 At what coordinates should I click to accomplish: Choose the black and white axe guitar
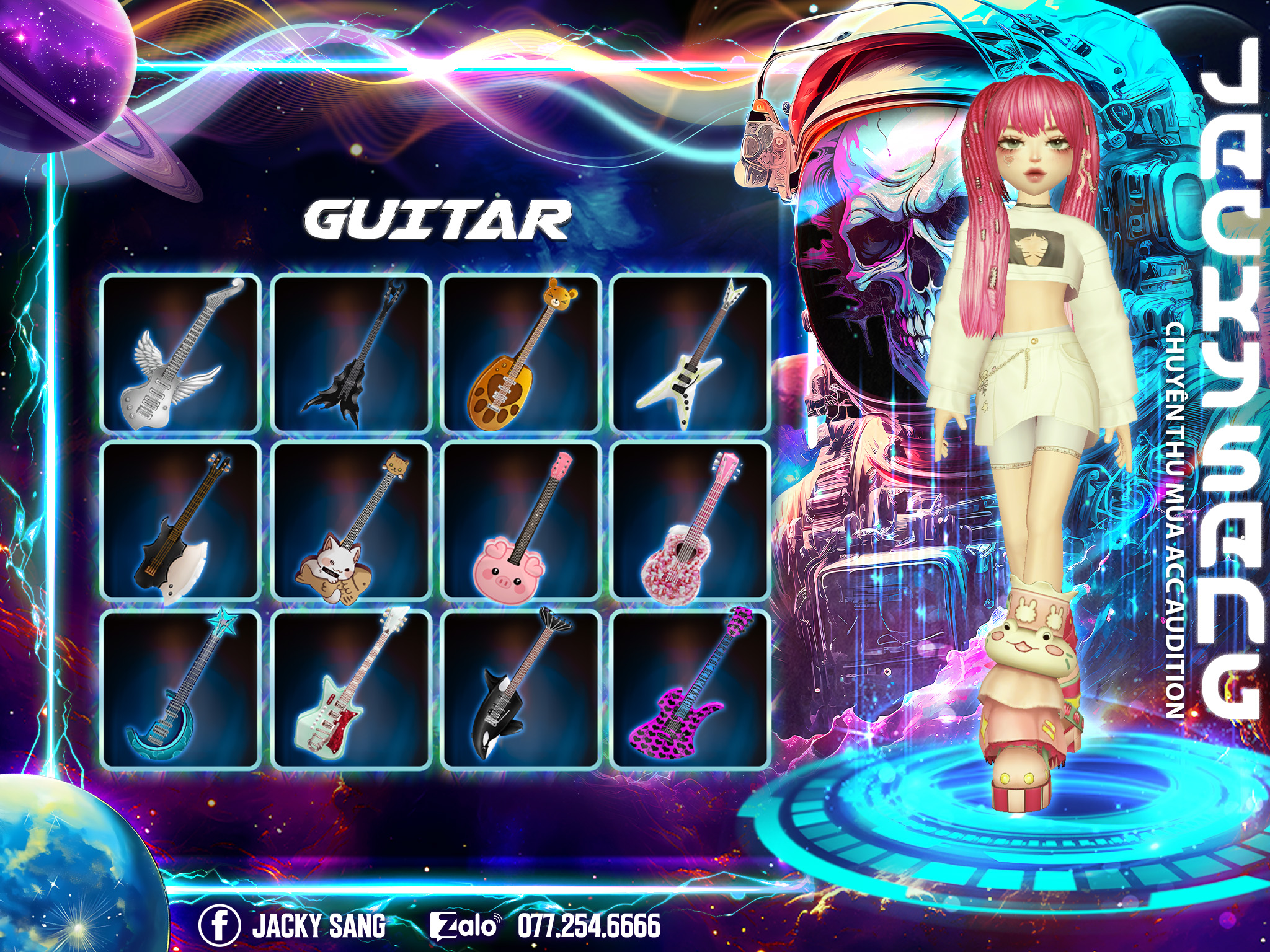pyautogui.click(x=180, y=522)
